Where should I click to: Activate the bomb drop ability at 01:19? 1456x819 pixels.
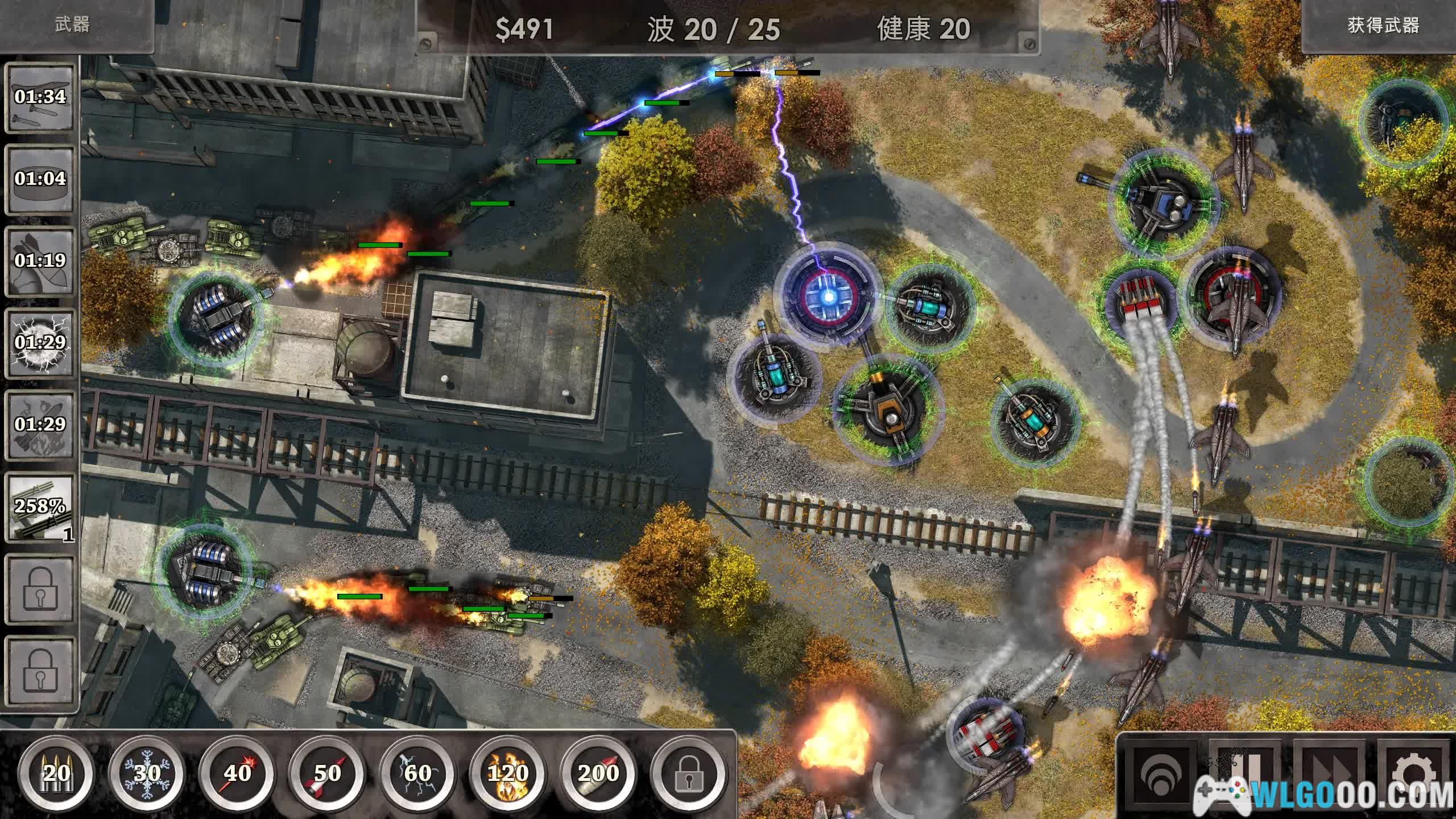pos(40,262)
